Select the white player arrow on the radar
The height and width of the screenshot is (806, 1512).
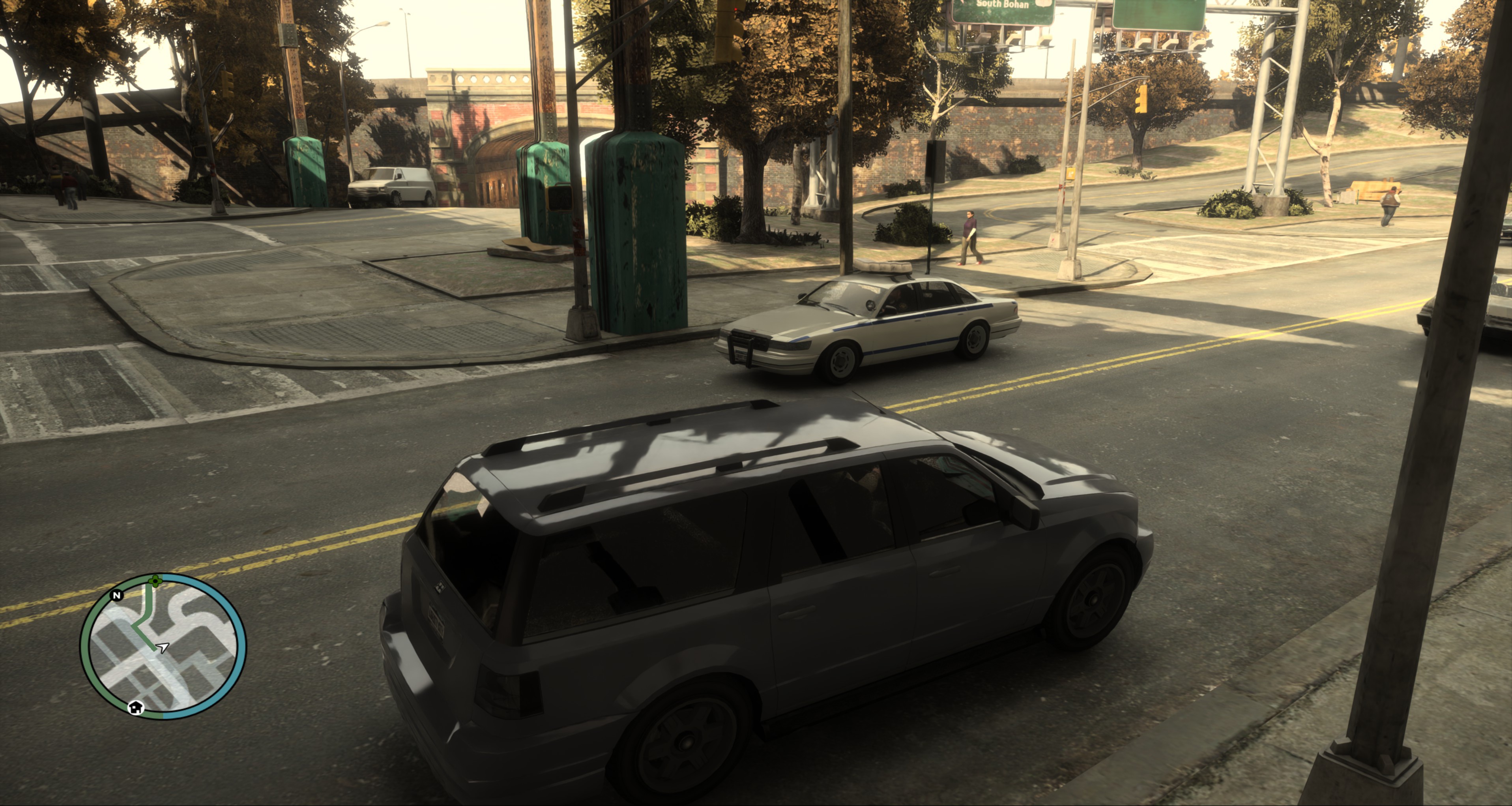pos(163,647)
